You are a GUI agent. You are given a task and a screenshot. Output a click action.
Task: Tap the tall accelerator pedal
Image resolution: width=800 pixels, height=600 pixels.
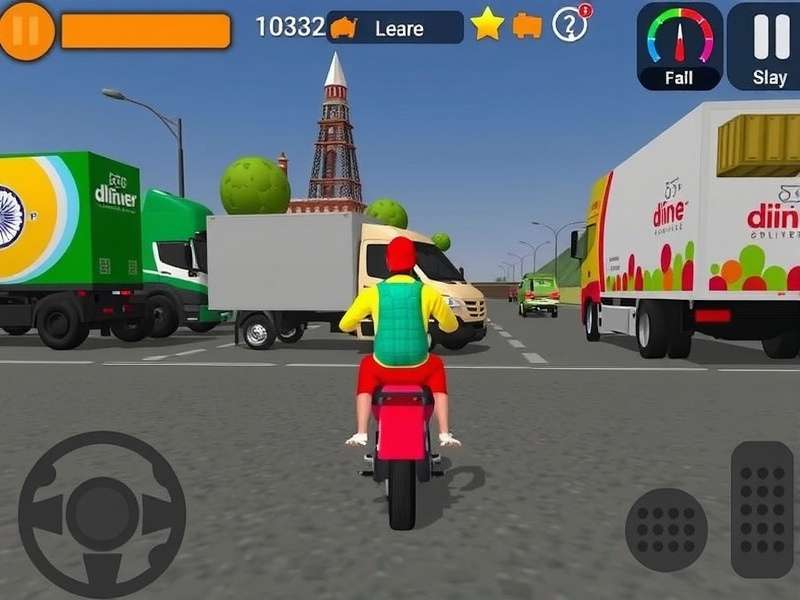coord(762,509)
